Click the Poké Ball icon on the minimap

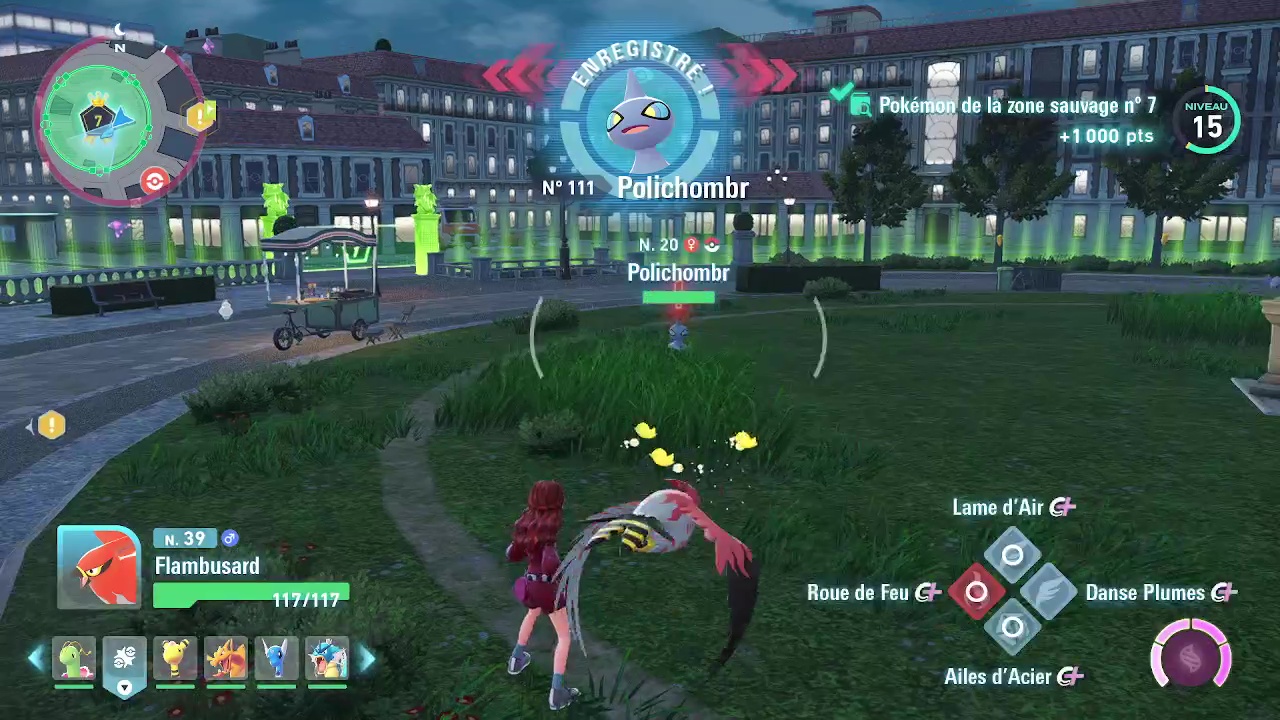tap(154, 180)
